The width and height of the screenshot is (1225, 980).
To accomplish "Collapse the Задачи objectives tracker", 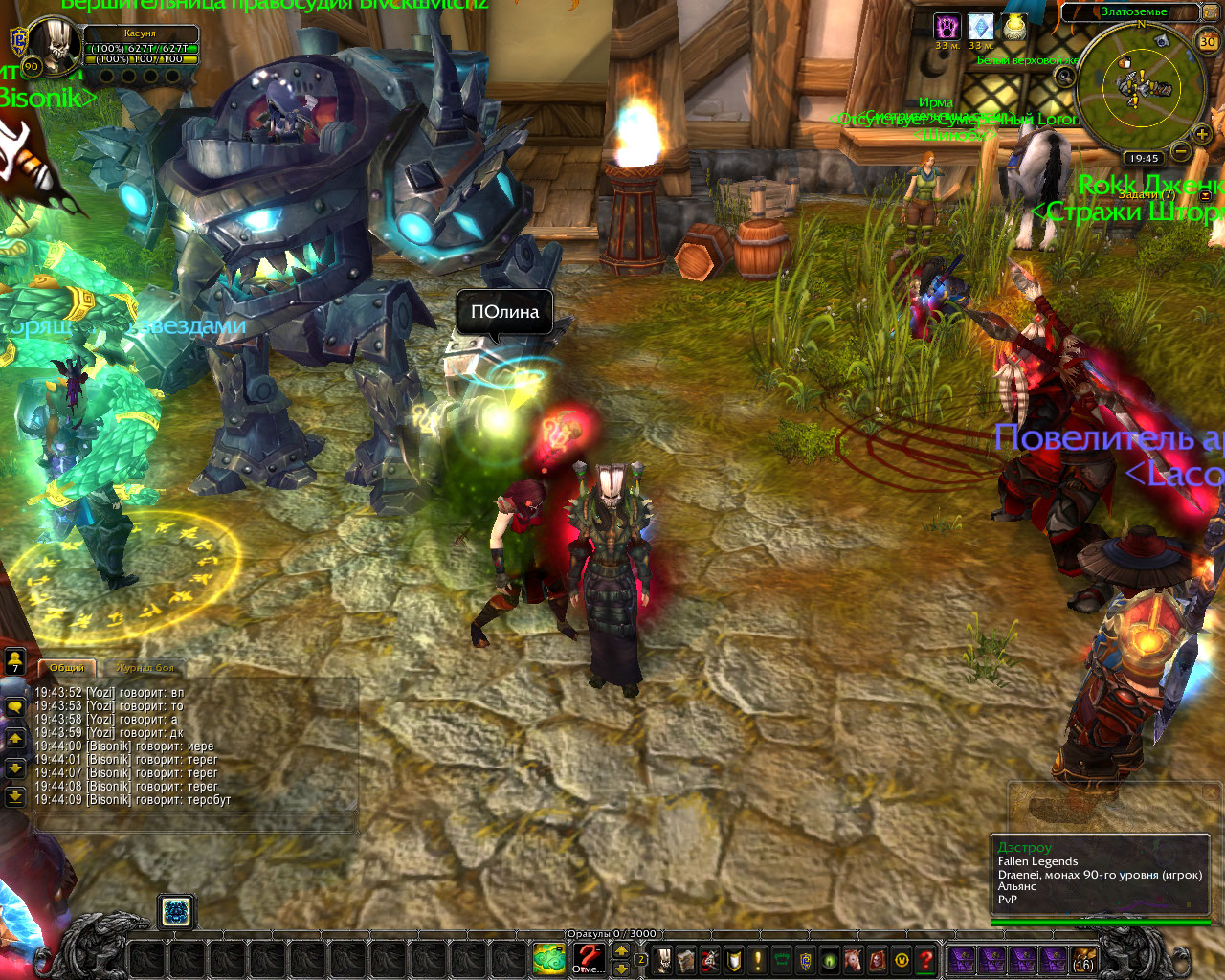I will pyautogui.click(x=1206, y=195).
